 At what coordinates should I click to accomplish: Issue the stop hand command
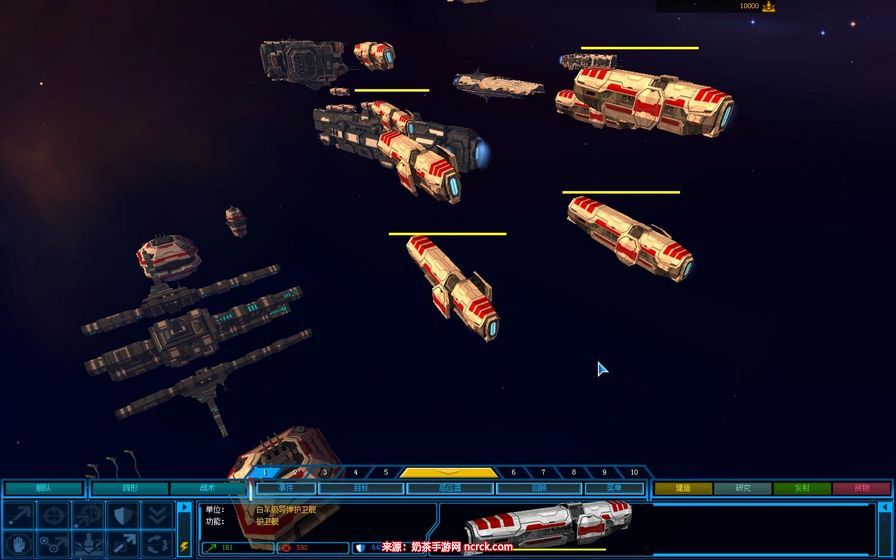pyautogui.click(x=22, y=544)
